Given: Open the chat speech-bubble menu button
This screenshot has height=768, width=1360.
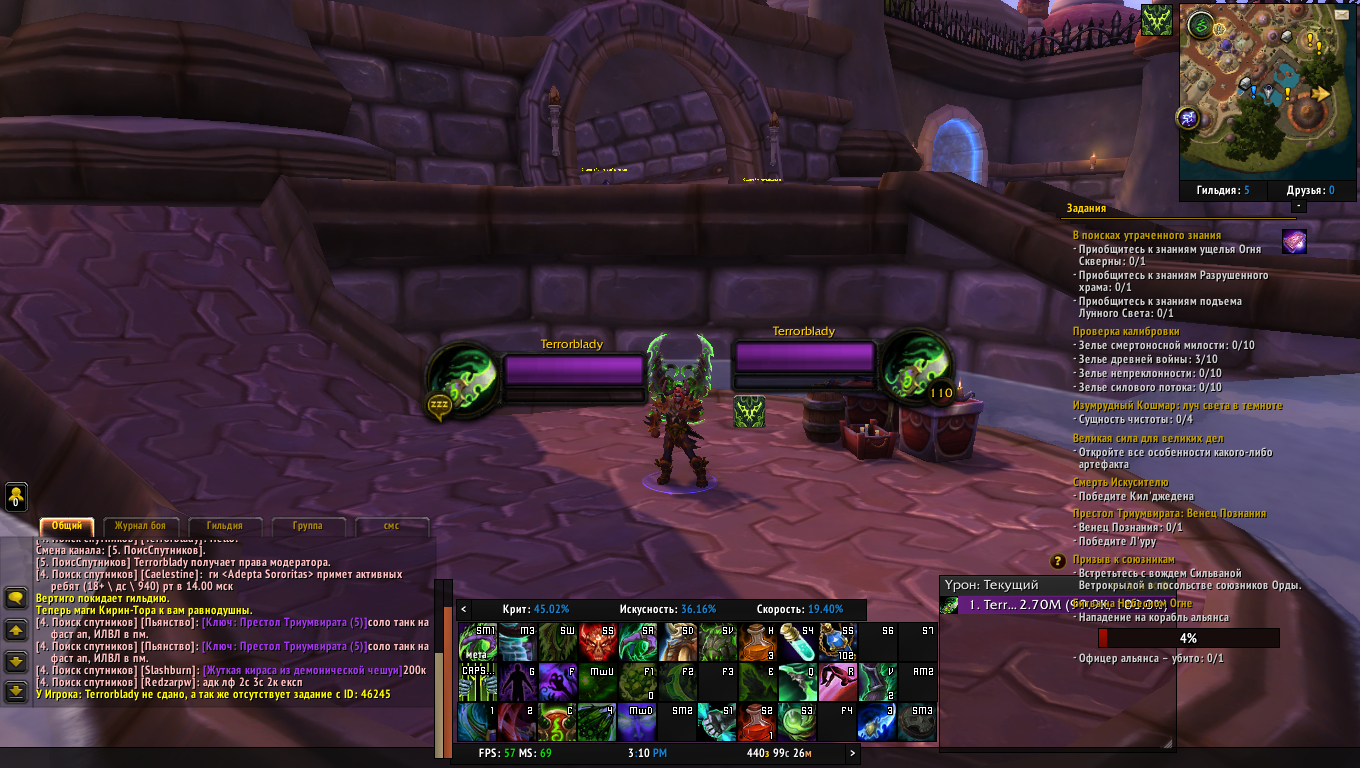Looking at the screenshot, I should tap(16, 598).
